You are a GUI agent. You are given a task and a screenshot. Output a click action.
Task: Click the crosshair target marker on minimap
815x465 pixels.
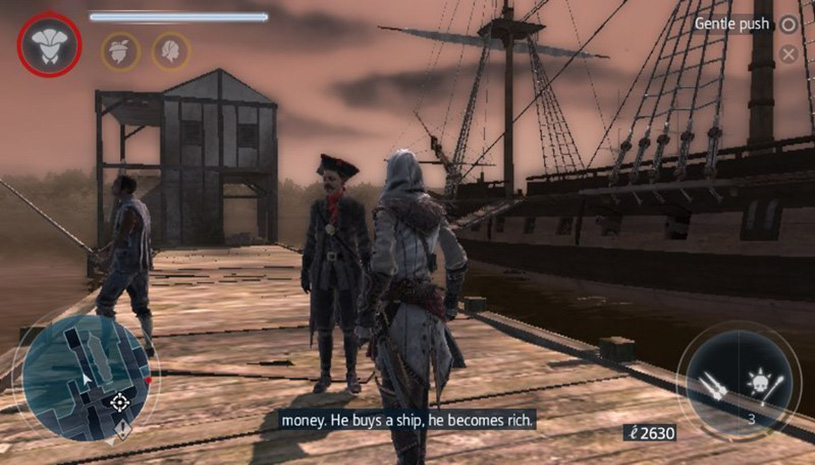click(120, 402)
